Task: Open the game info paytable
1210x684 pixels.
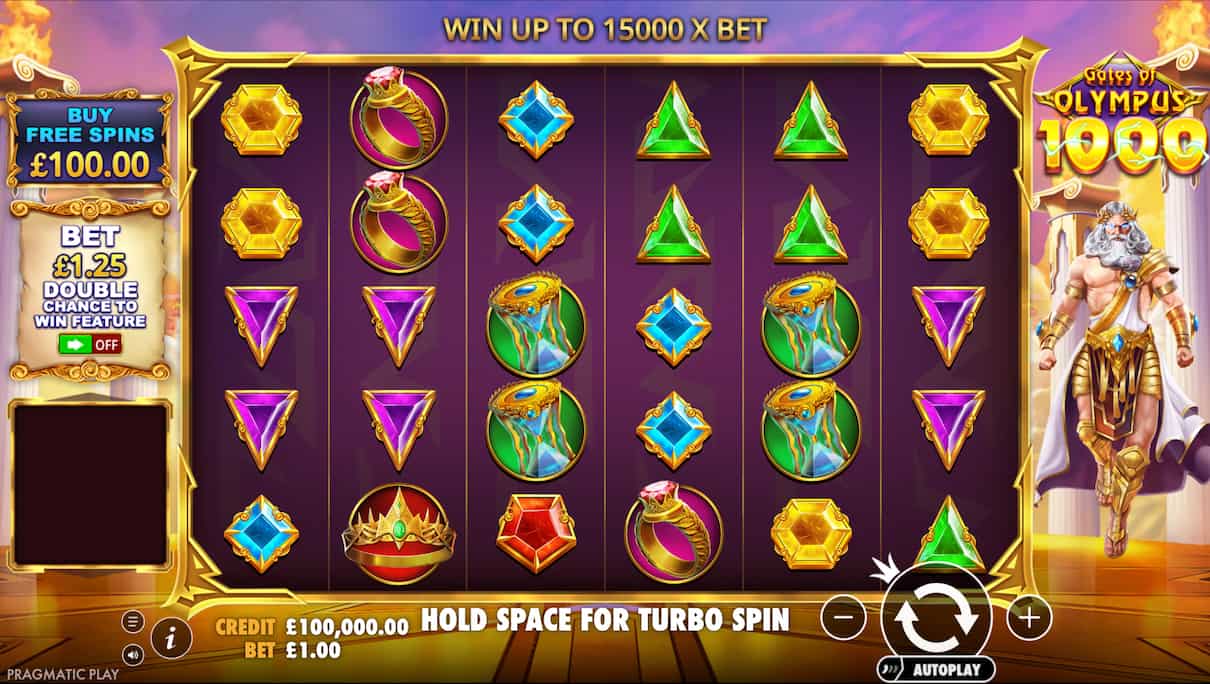Action: point(171,636)
